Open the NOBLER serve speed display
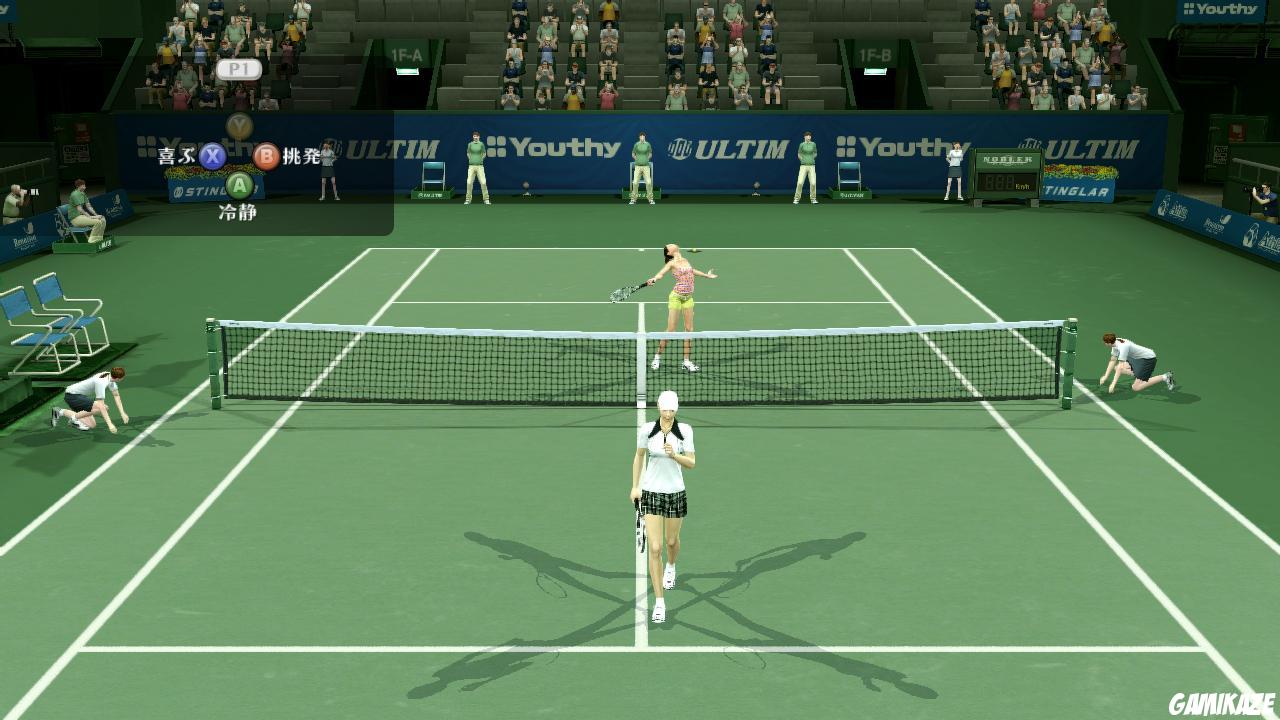Image resolution: width=1280 pixels, height=720 pixels. (1007, 160)
